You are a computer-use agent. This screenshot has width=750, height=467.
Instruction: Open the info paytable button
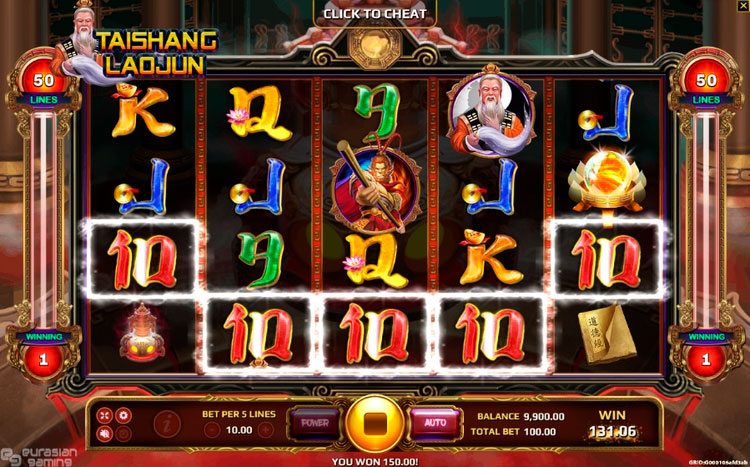click(x=166, y=423)
